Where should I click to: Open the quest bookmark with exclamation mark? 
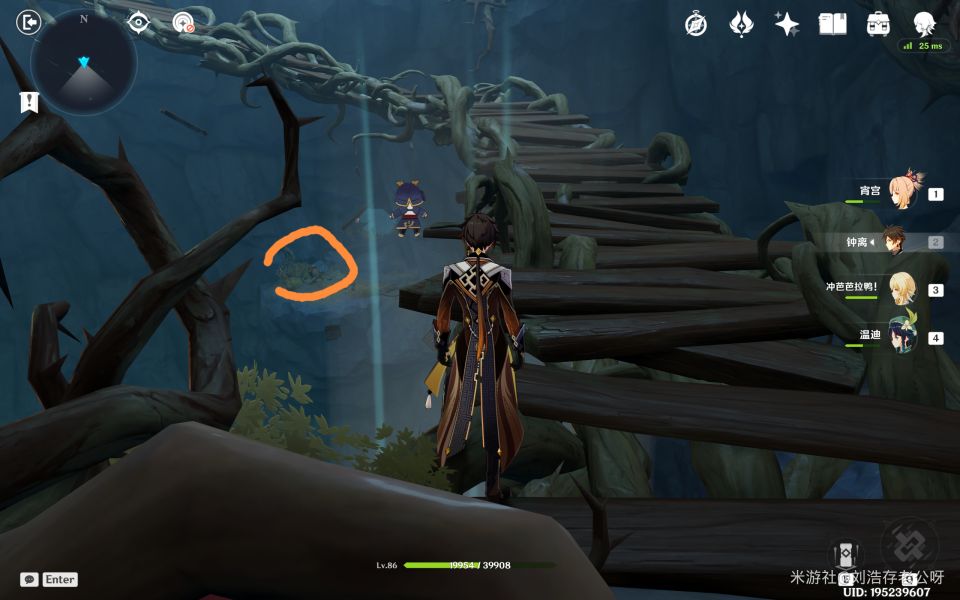click(x=29, y=101)
